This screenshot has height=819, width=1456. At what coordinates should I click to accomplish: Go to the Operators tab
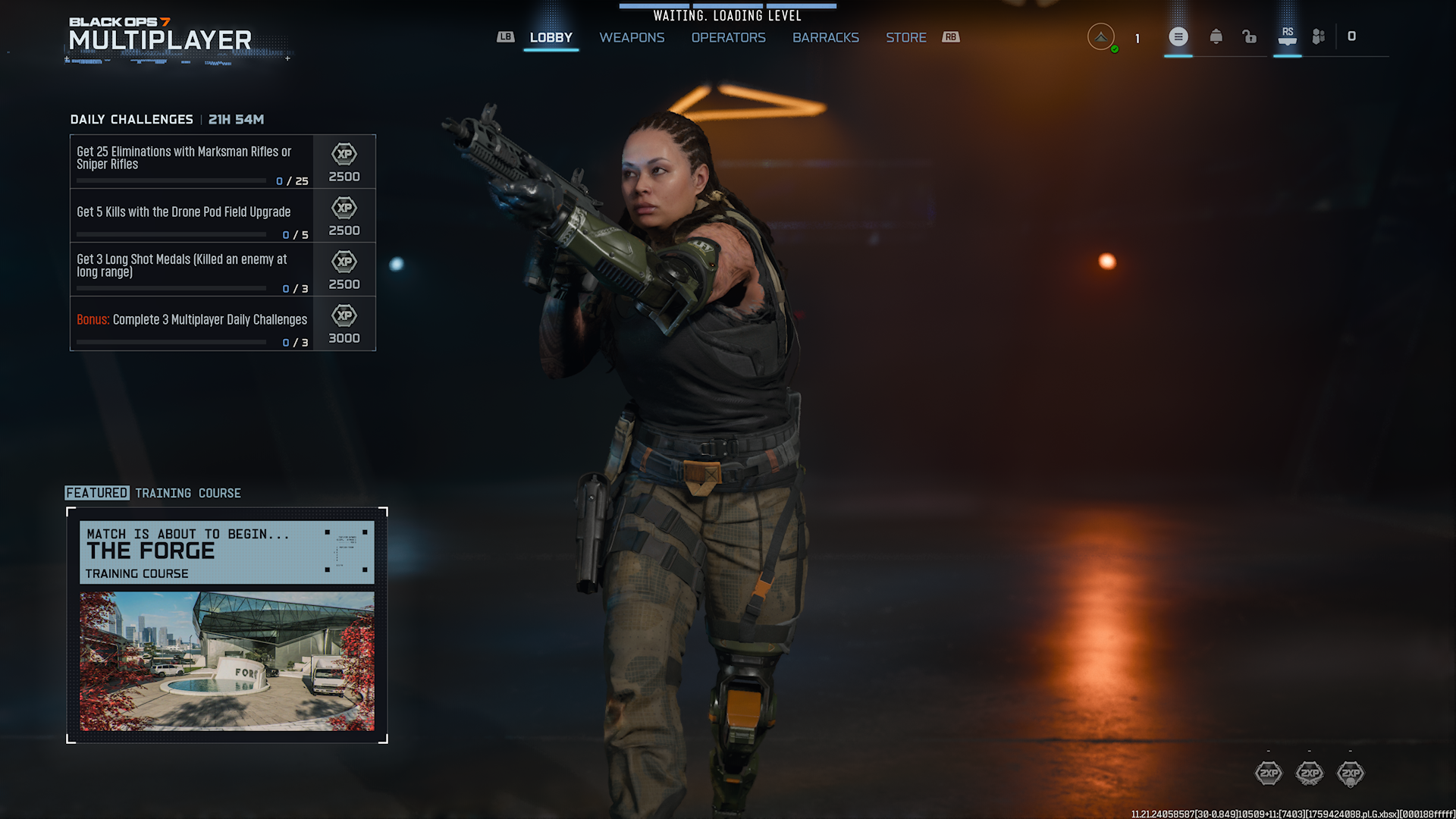click(728, 38)
